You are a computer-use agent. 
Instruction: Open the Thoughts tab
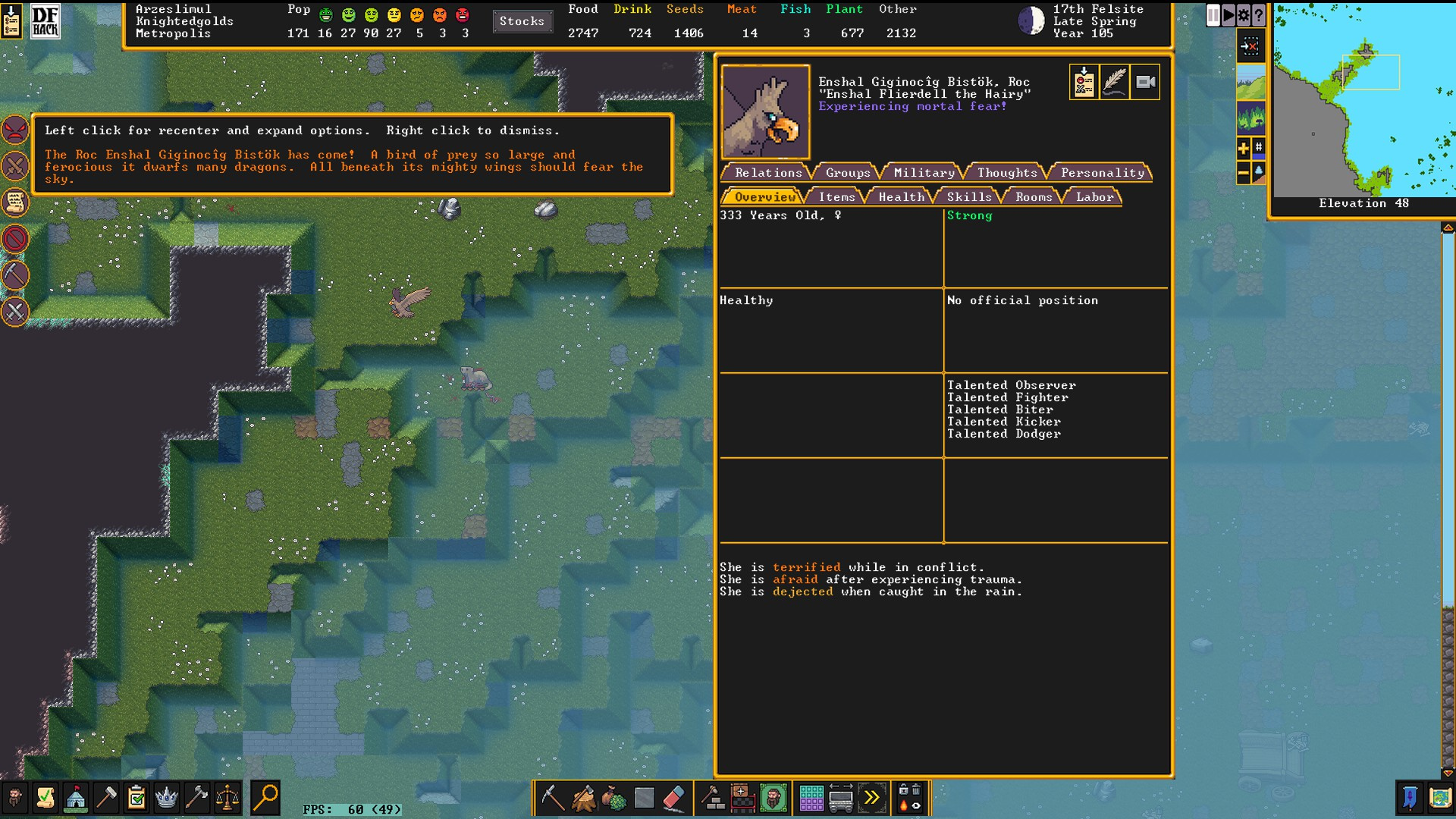pos(1006,173)
